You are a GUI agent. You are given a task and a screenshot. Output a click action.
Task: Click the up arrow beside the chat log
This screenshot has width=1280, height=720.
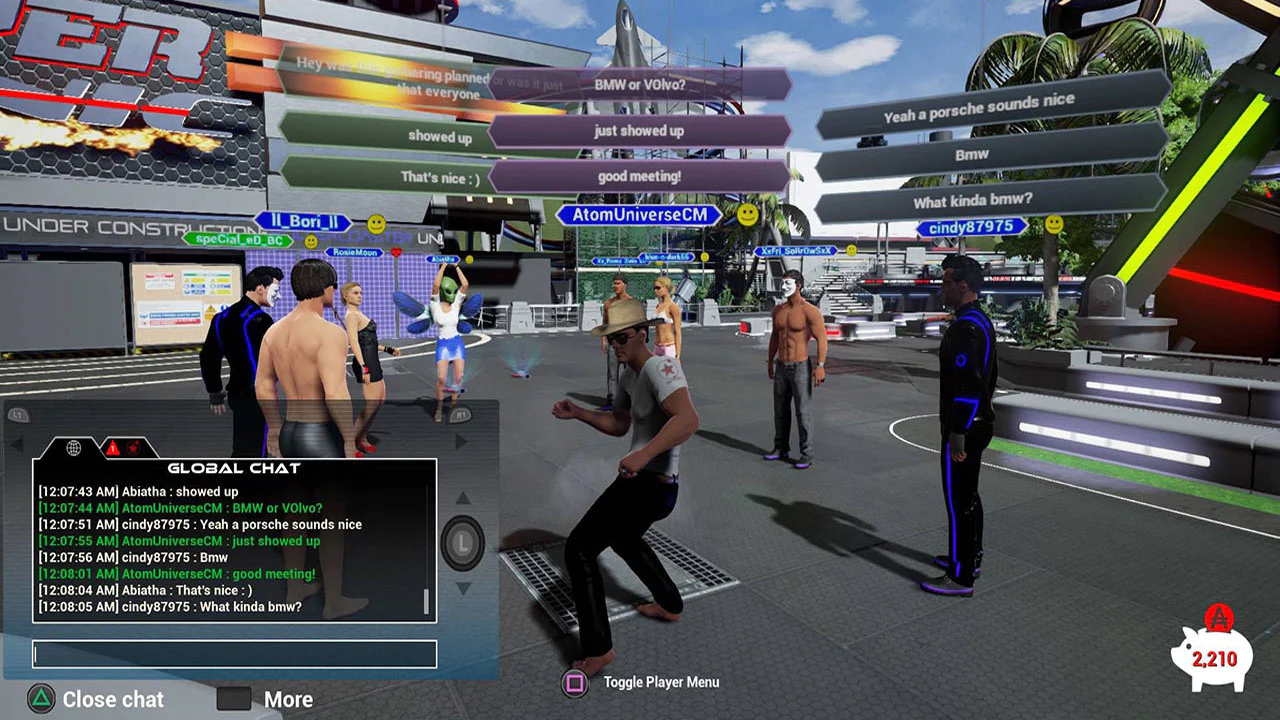tap(463, 496)
